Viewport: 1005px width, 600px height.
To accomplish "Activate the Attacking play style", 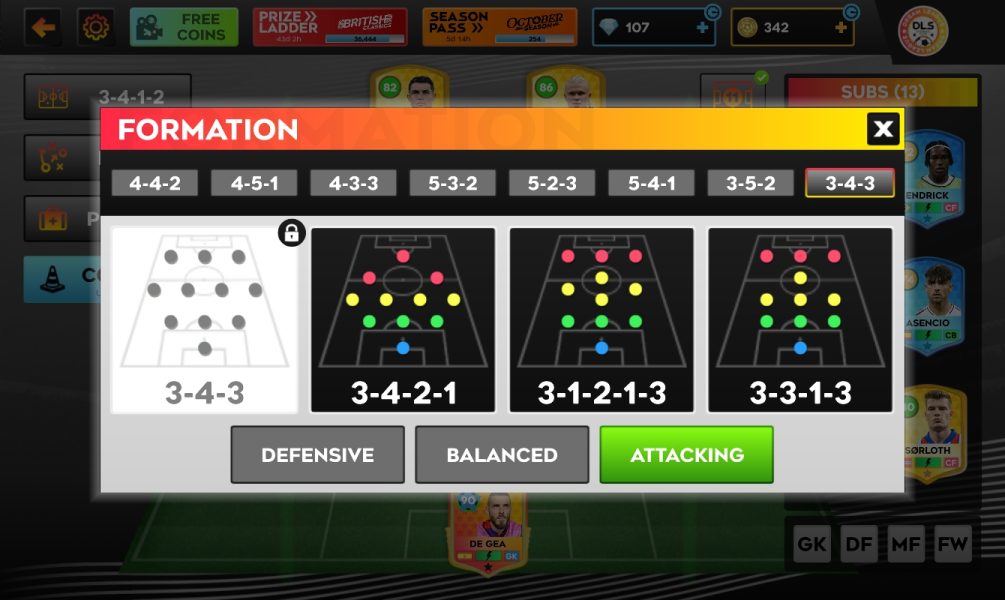I will pyautogui.click(x=686, y=455).
